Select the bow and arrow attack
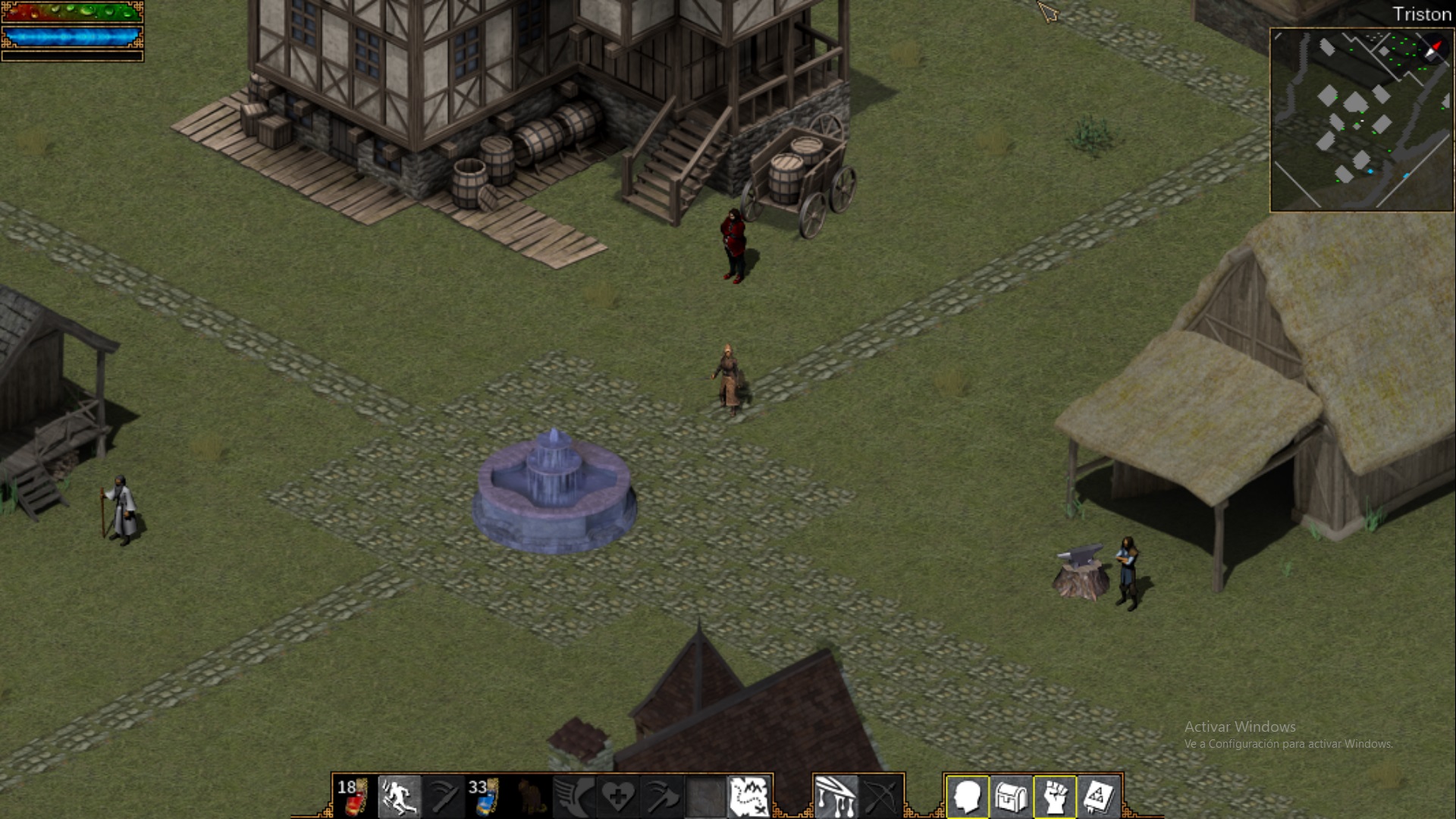The height and width of the screenshot is (819, 1456). click(x=880, y=796)
